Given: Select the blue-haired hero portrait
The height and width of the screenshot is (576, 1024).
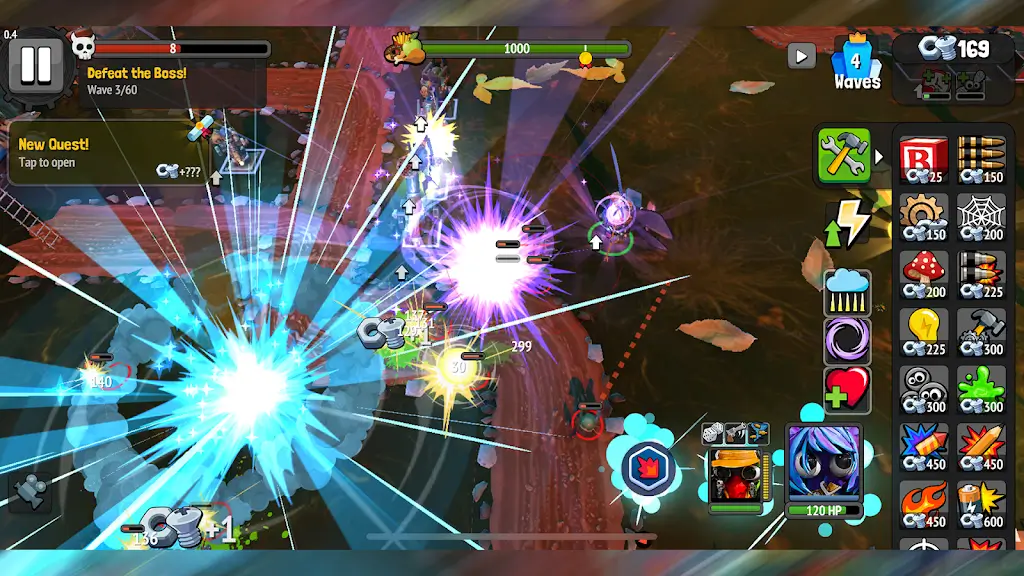Looking at the screenshot, I should pyautogui.click(x=823, y=464).
